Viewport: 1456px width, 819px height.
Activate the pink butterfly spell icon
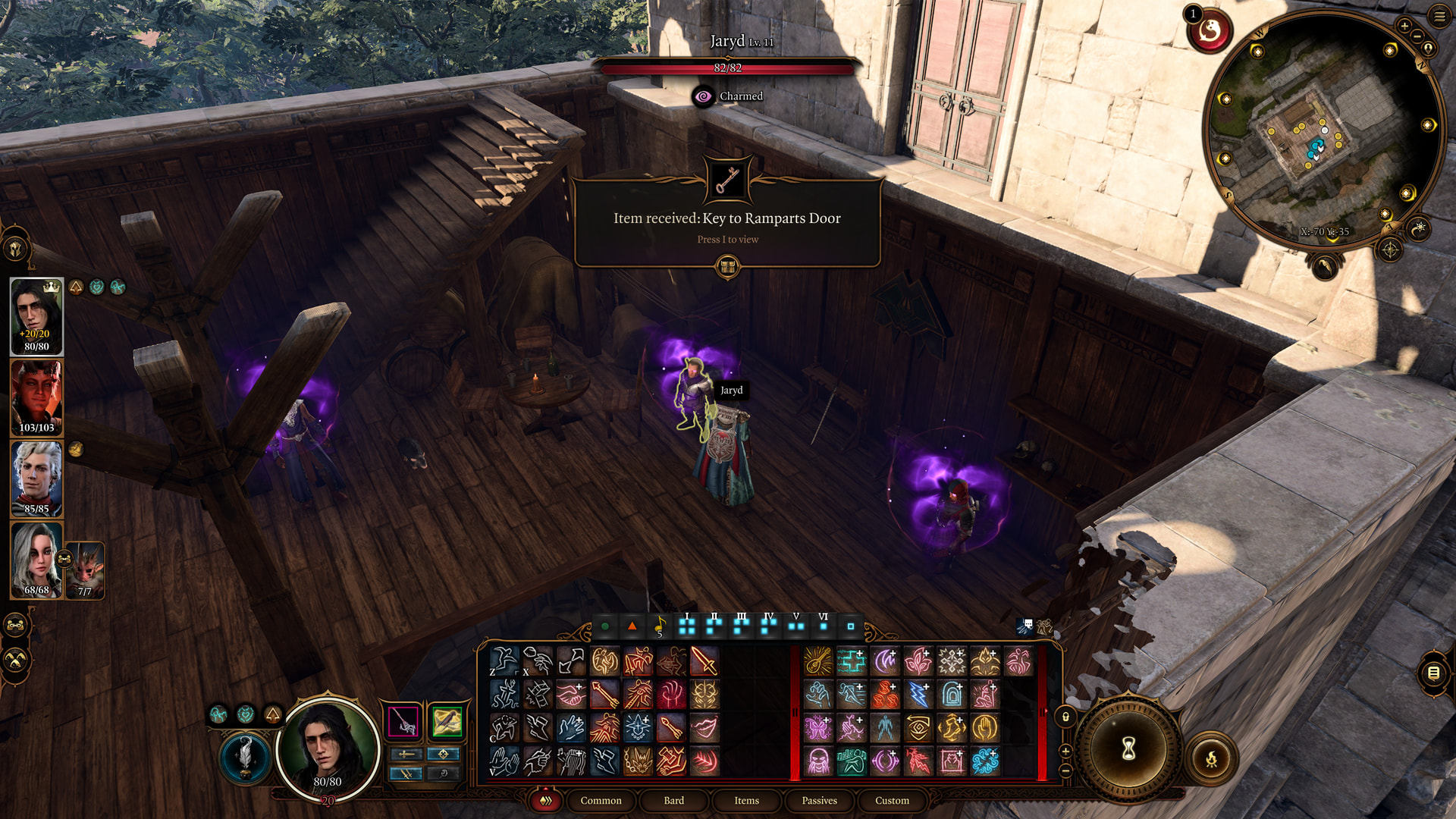[x=818, y=728]
